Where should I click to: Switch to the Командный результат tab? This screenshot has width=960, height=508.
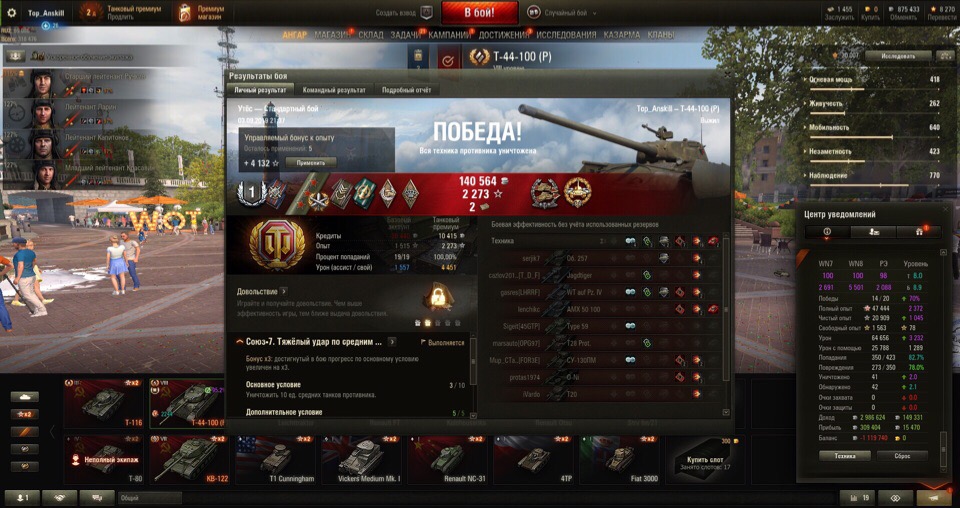pos(333,90)
